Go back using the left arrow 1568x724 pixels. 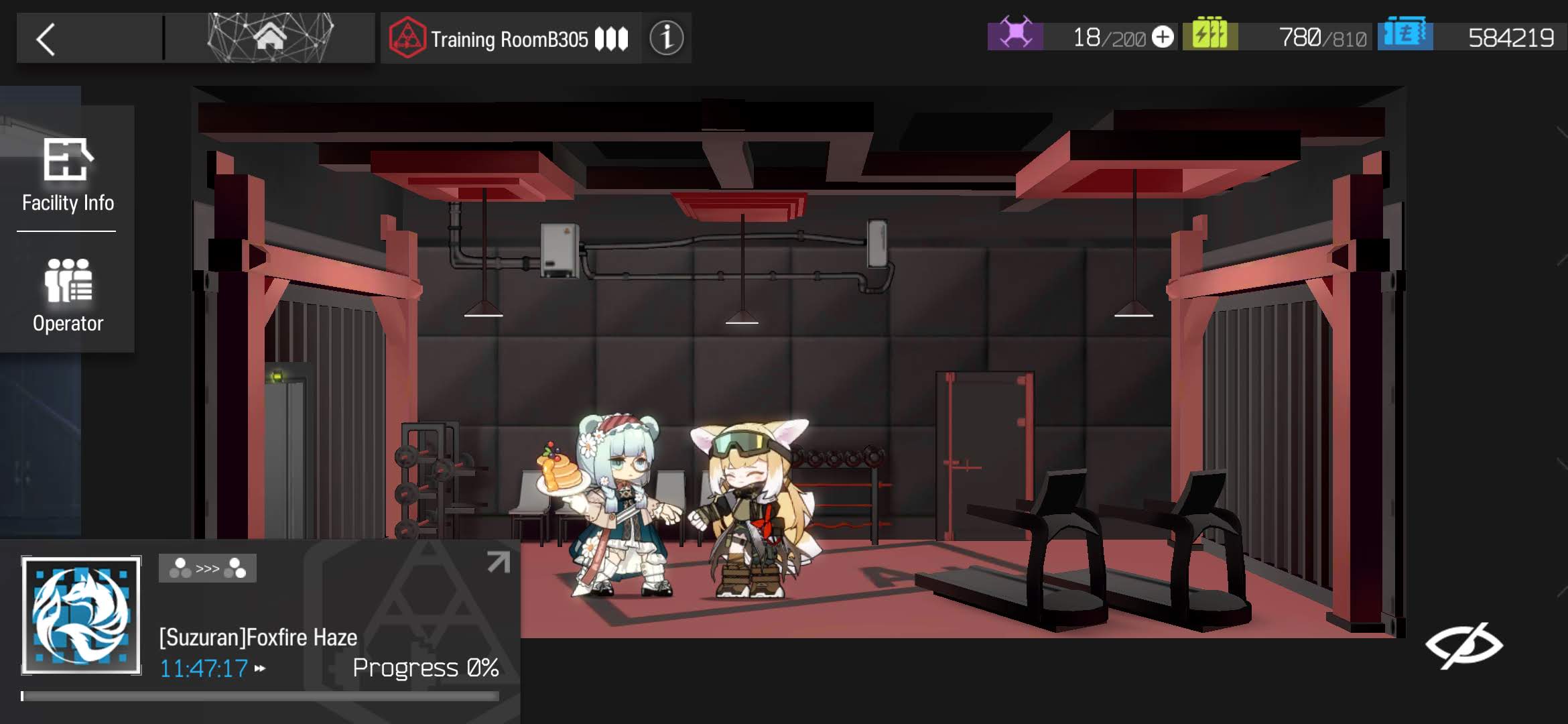46,40
